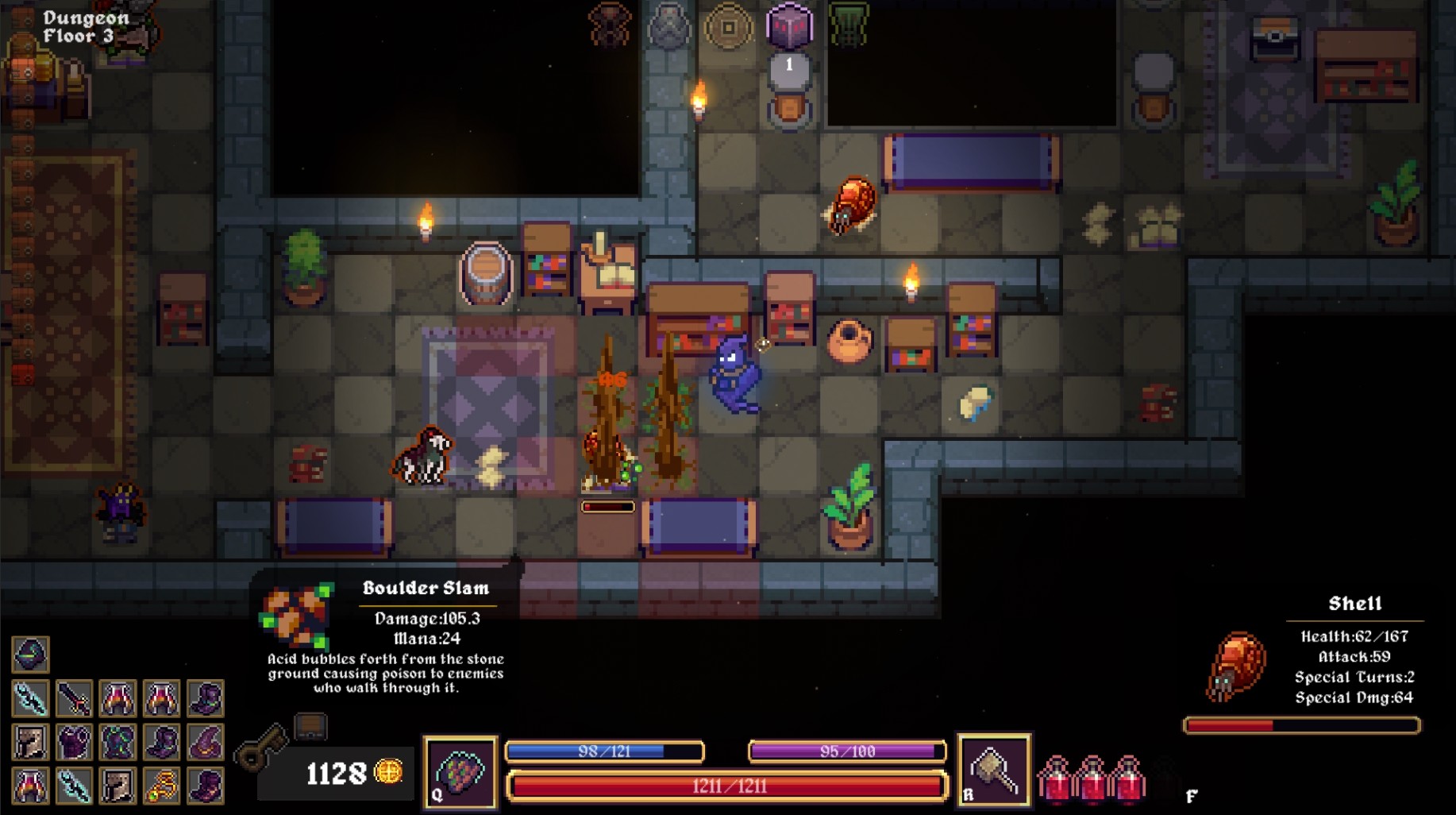Equip the dark sword from the inventory
Viewport: 1456px width, 815px height.
pos(75,697)
